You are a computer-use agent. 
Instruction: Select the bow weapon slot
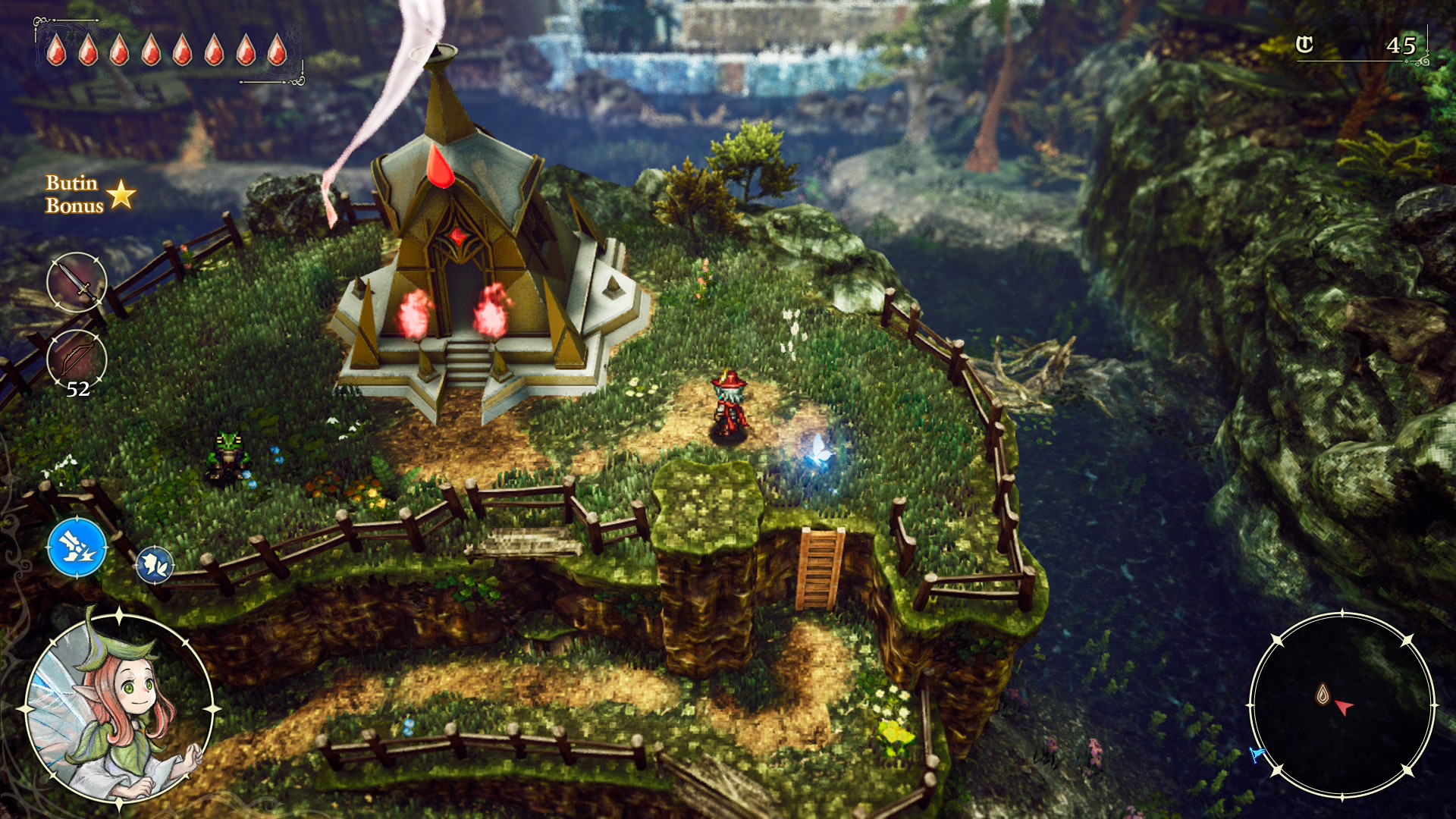click(77, 359)
